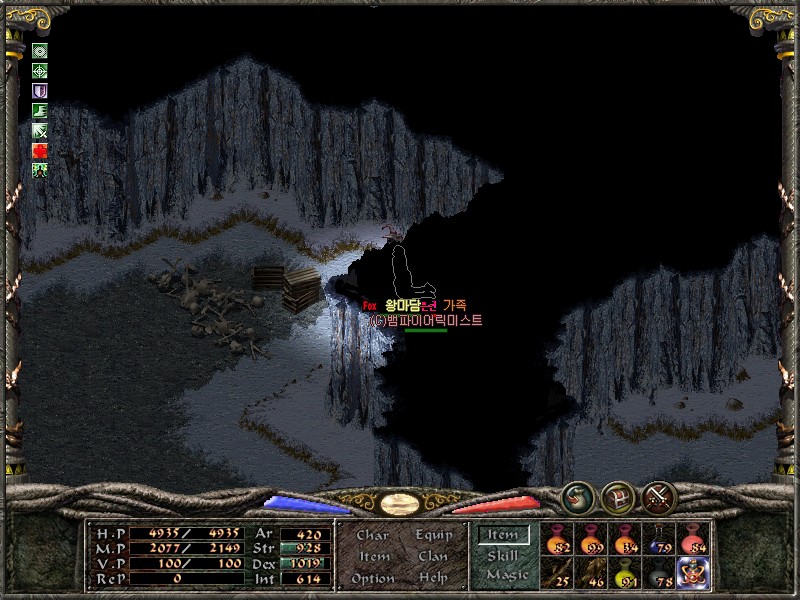Viewport: 800px width, 600px height.
Task: Open the Clan menu
Action: pos(433,556)
